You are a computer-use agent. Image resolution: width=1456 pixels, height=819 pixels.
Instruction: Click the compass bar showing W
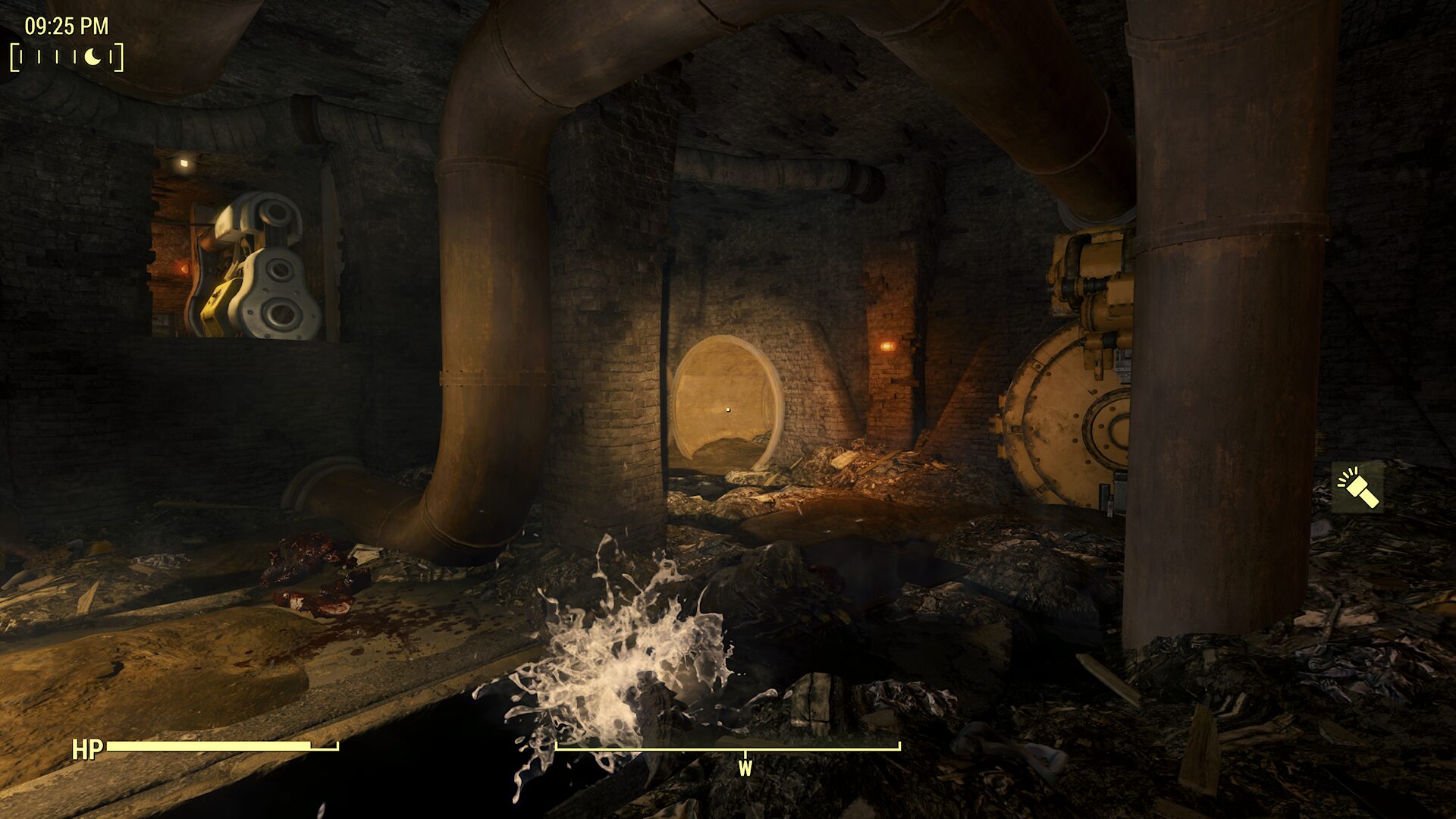728,749
